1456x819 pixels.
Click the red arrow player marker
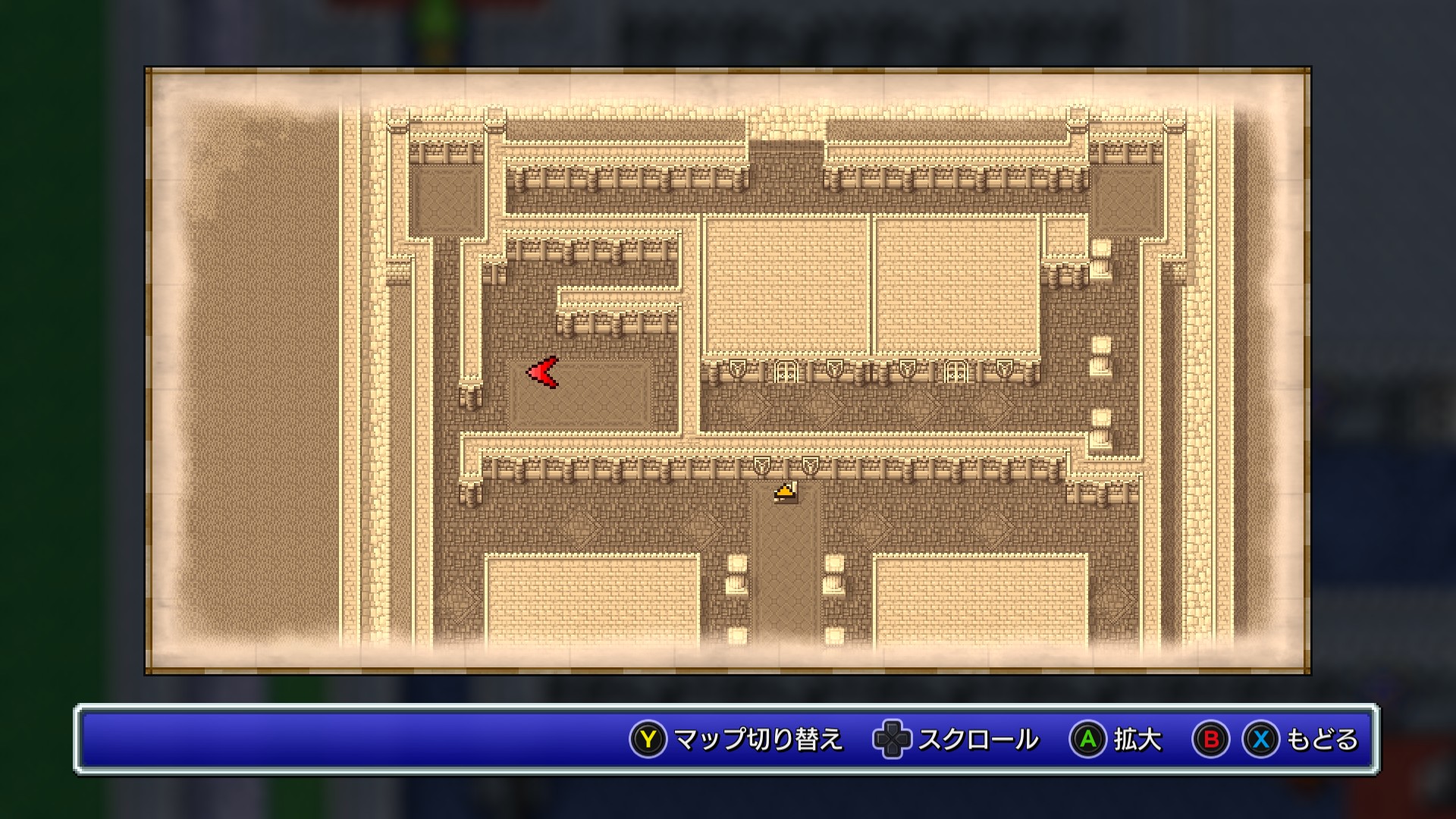coord(543,372)
